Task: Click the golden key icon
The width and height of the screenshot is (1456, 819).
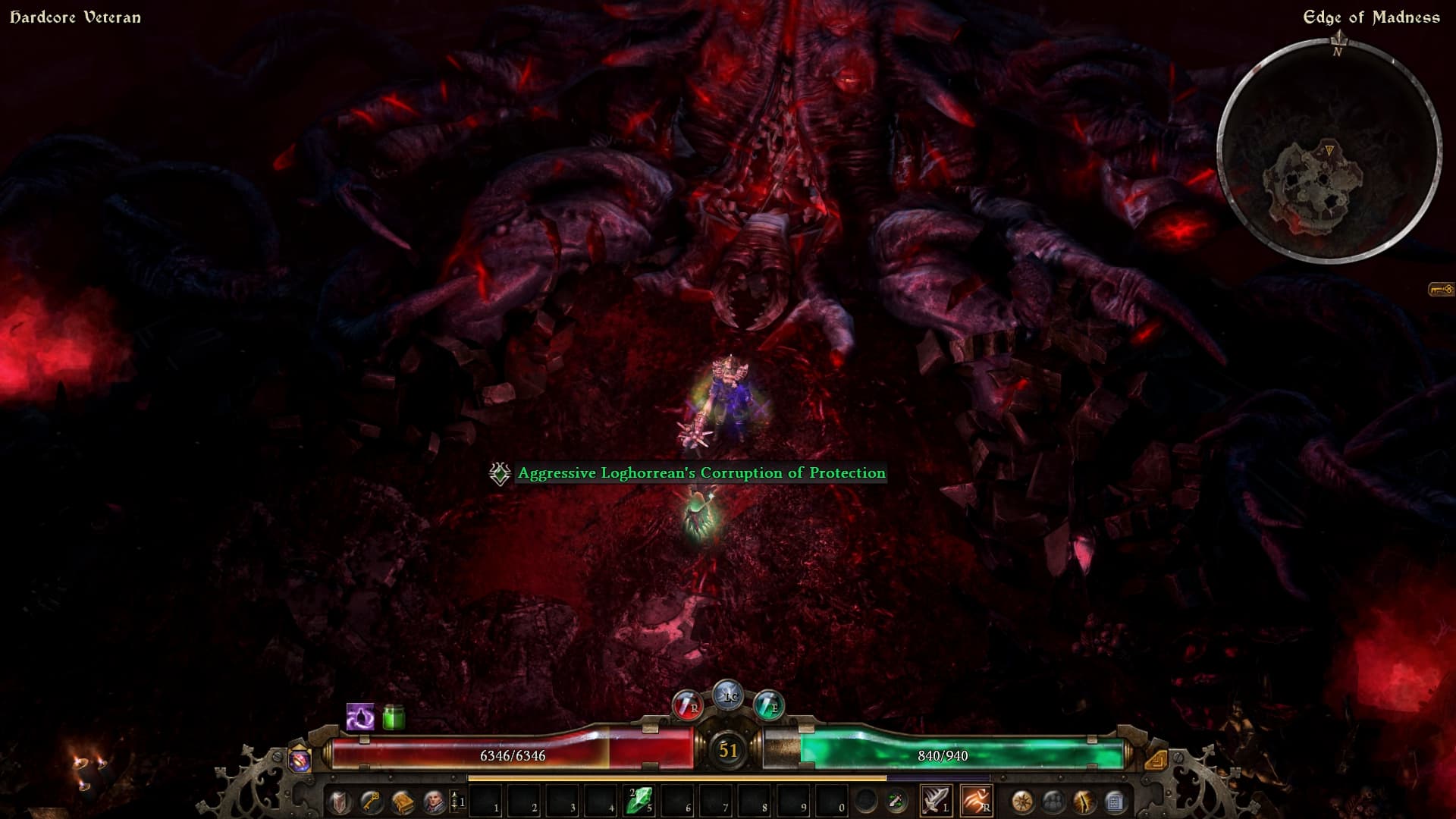Action: 371,802
